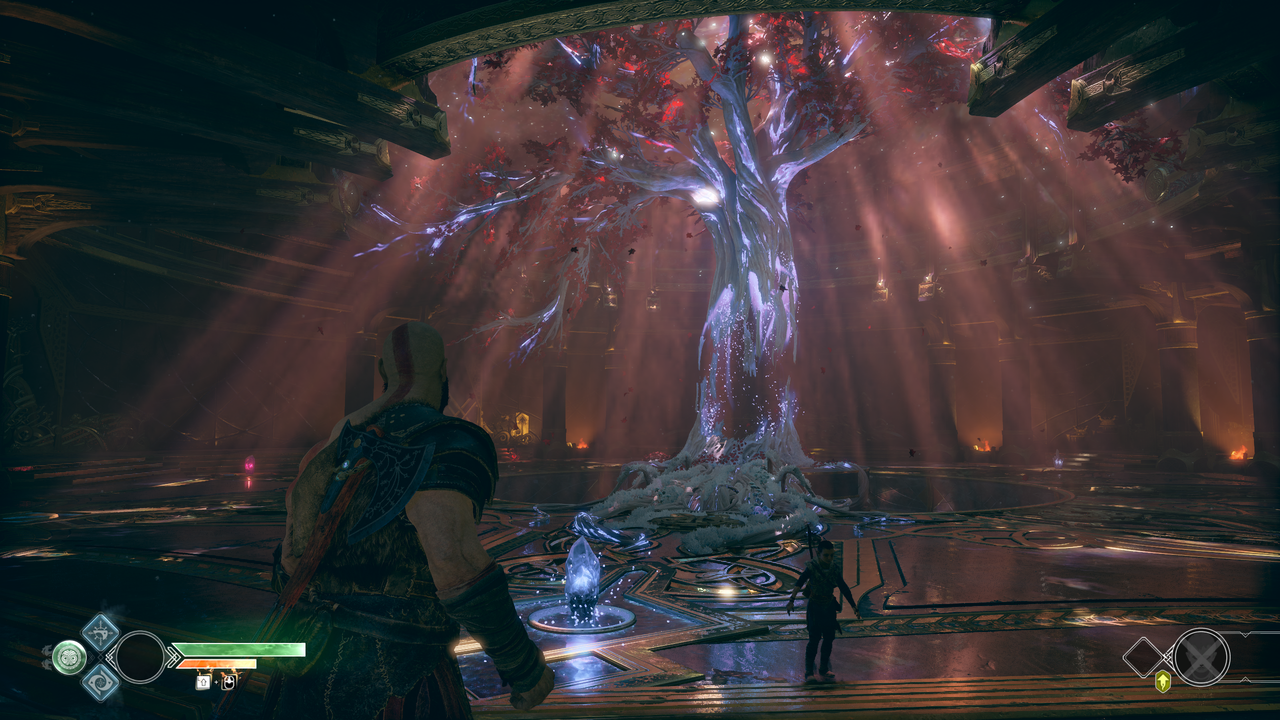
Task: Click the empty circular shield emblem
Action: 140,657
